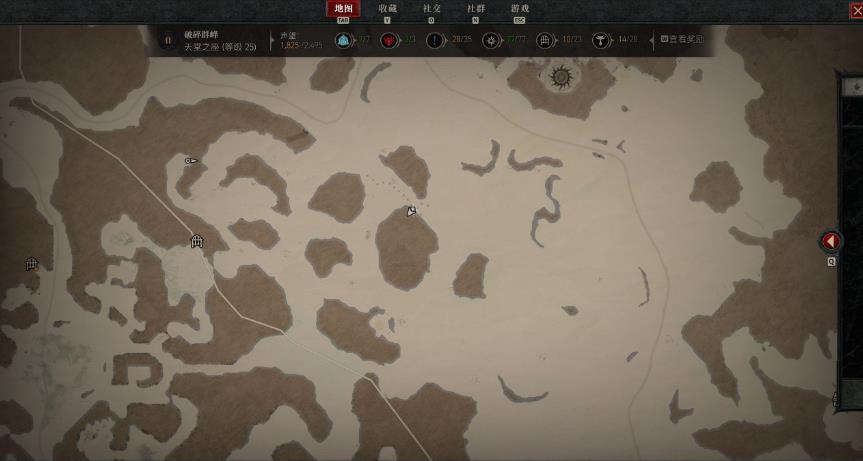Select the dungeon gate progress icon
The height and width of the screenshot is (461, 863).
[545, 41]
